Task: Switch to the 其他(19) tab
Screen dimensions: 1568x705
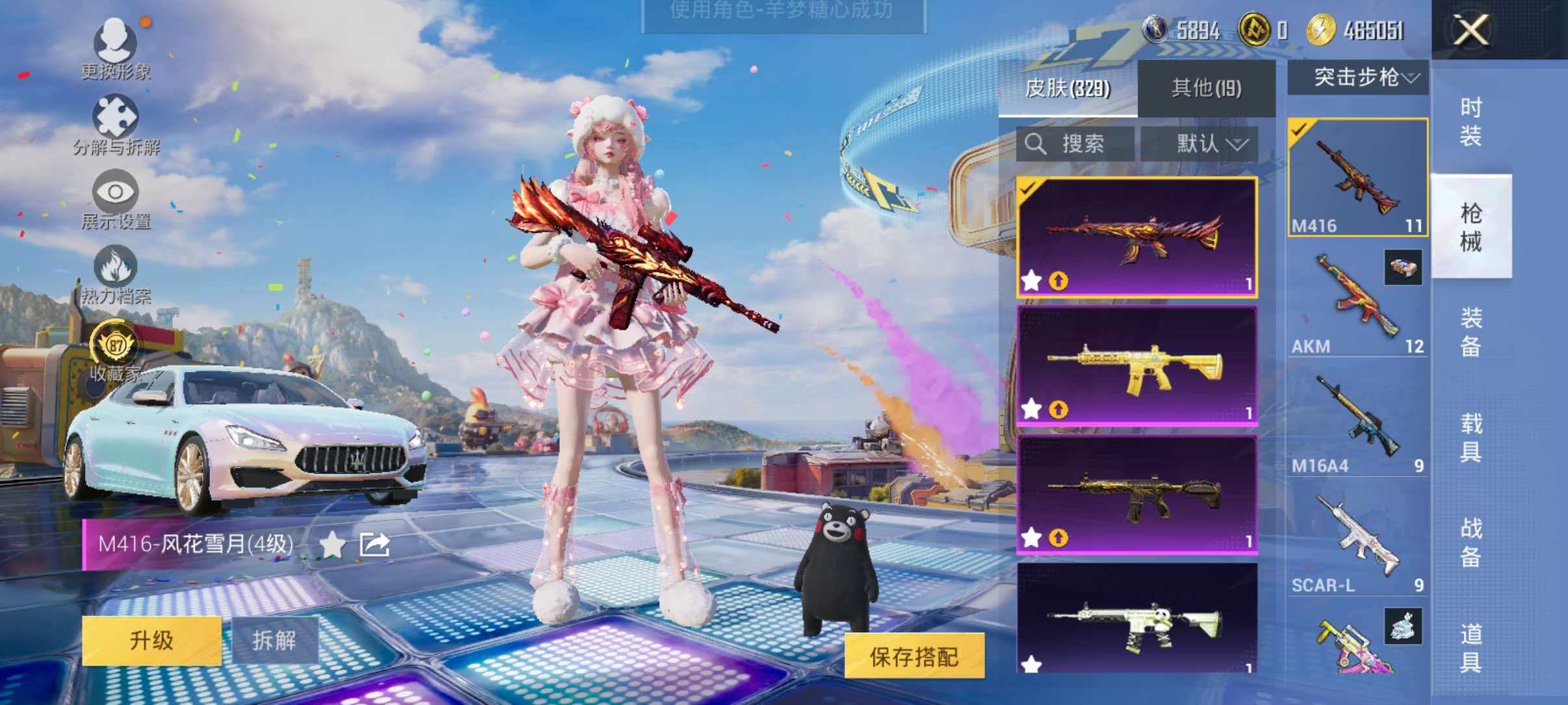Action: 1206,89
